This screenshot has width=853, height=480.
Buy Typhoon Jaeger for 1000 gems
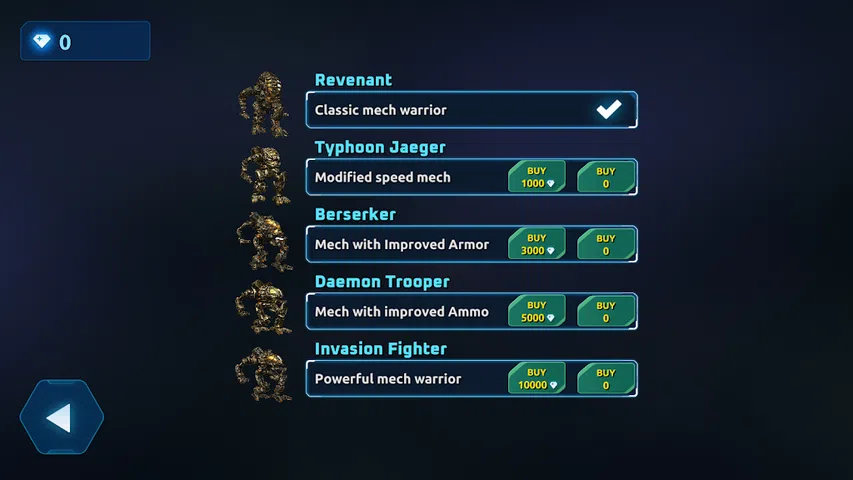537,177
